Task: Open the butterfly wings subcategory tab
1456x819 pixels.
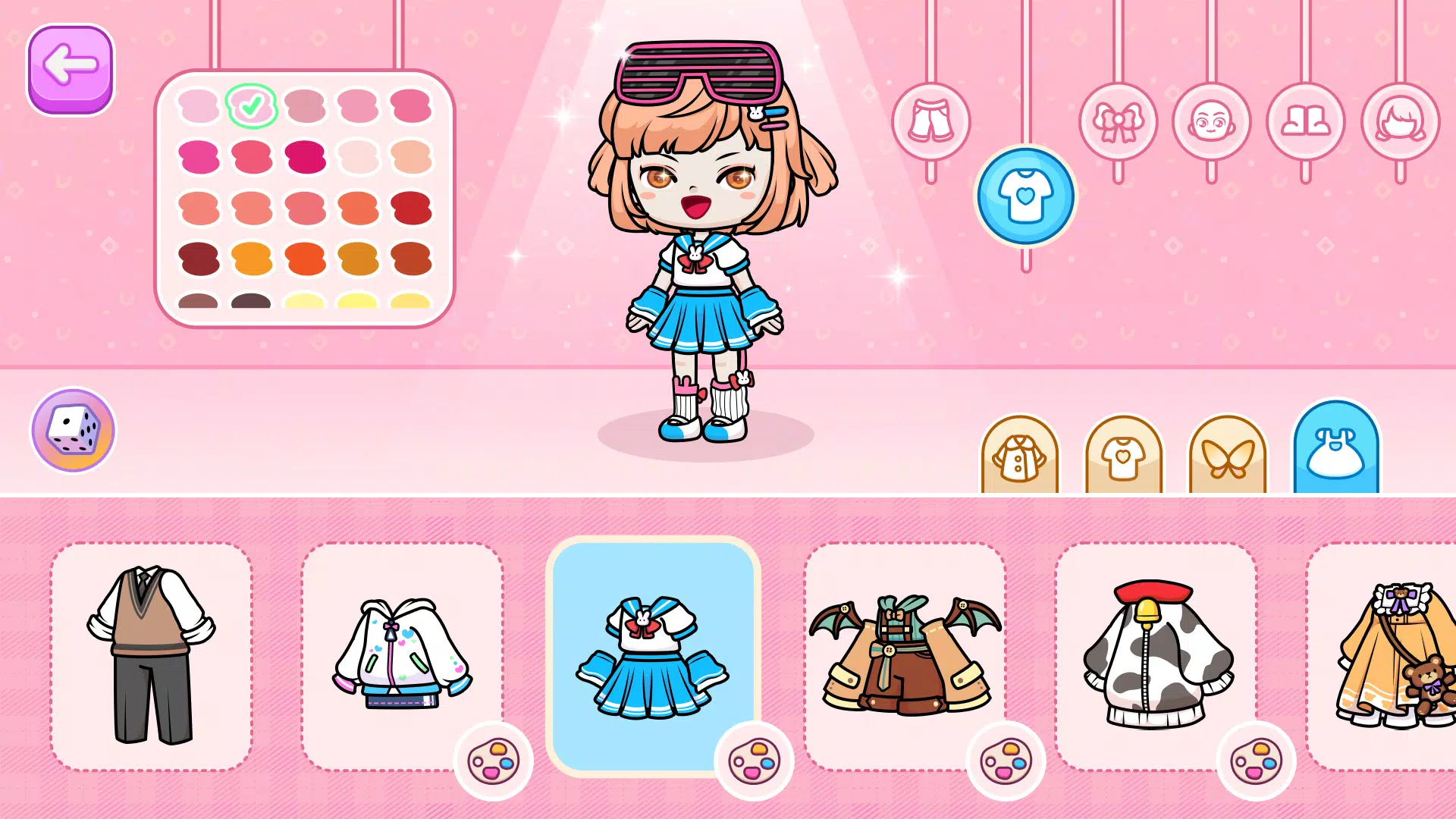Action: pyautogui.click(x=1227, y=457)
